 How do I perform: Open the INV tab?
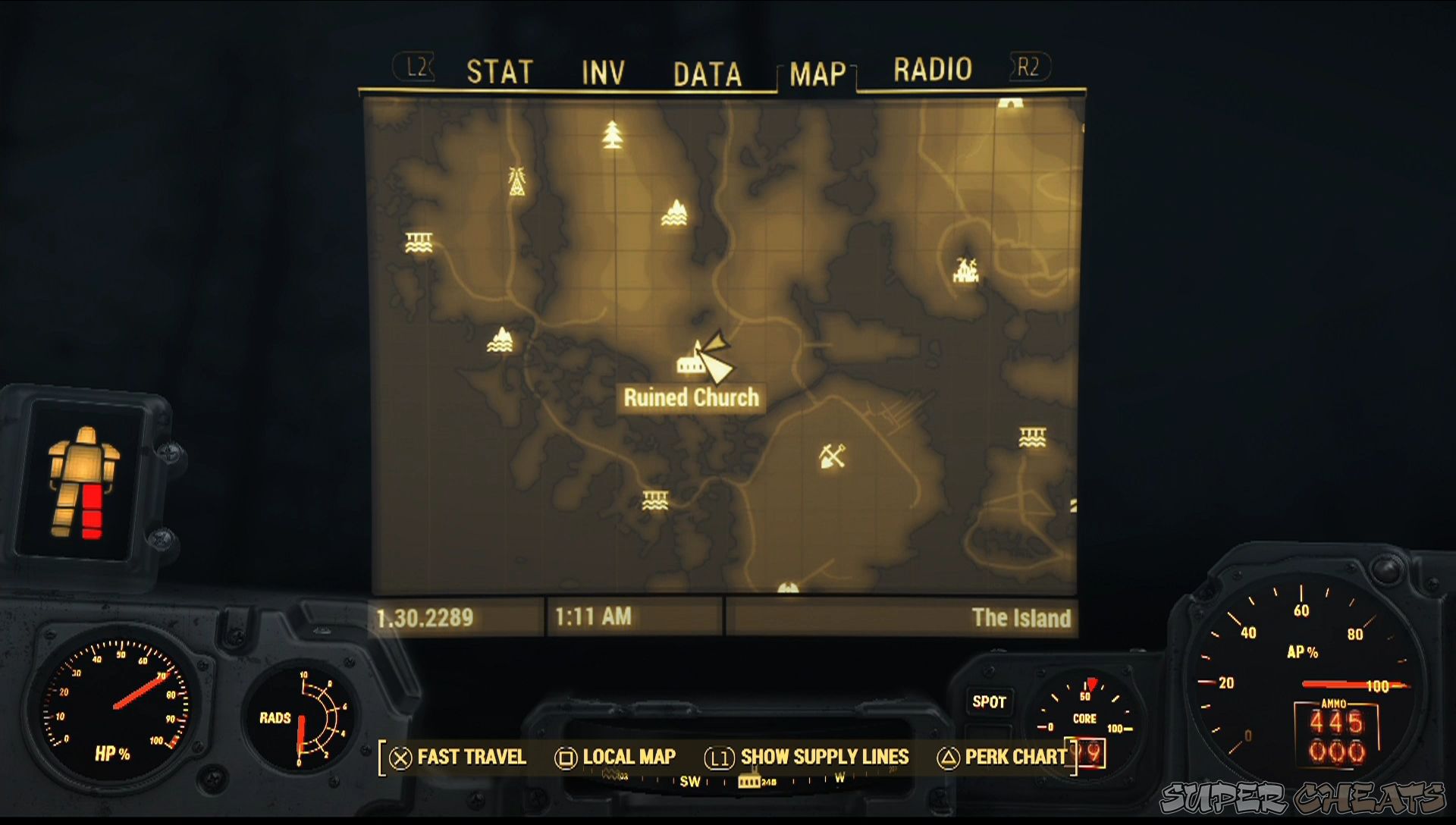click(x=601, y=72)
